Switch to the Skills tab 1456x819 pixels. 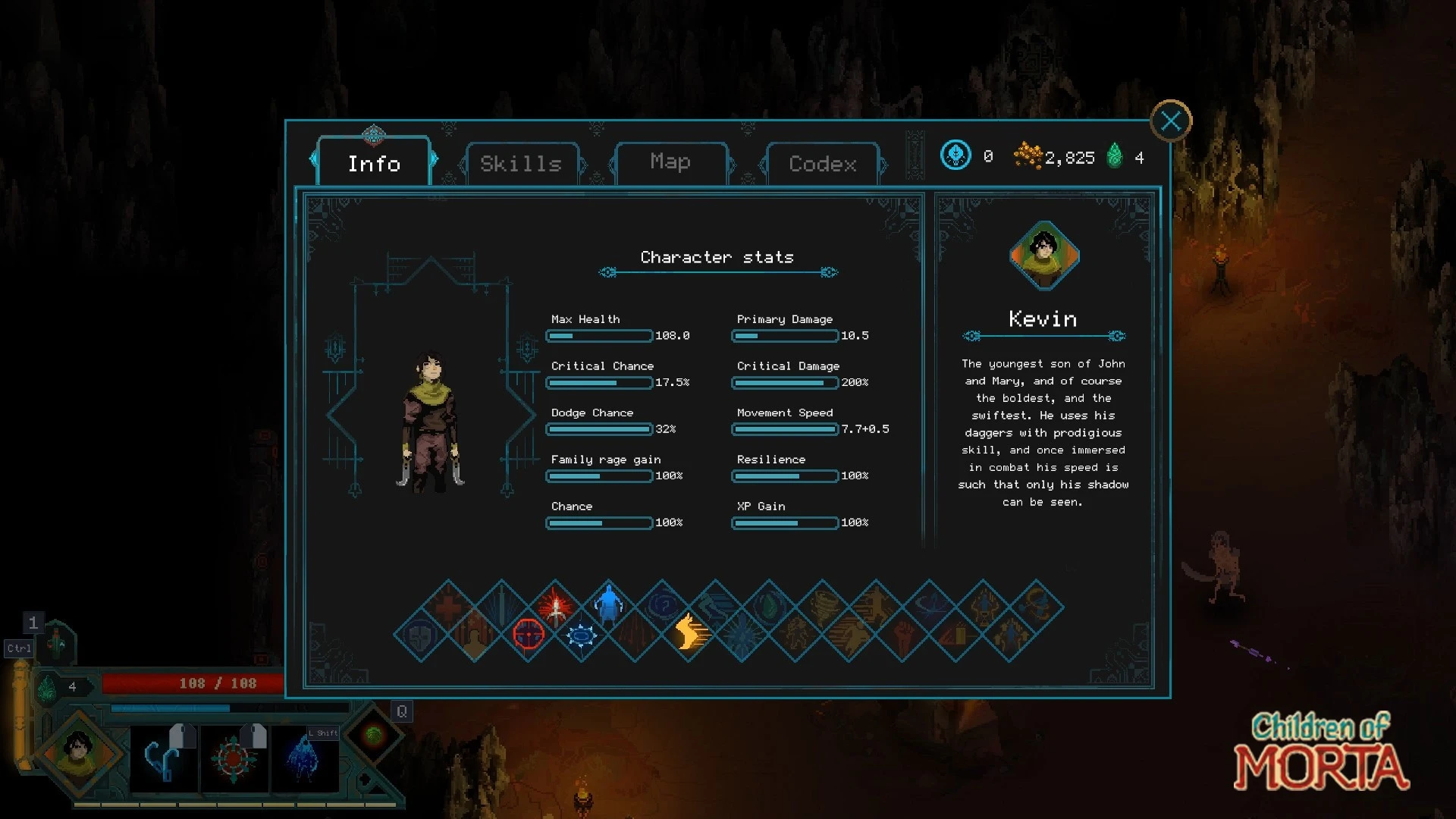click(521, 164)
